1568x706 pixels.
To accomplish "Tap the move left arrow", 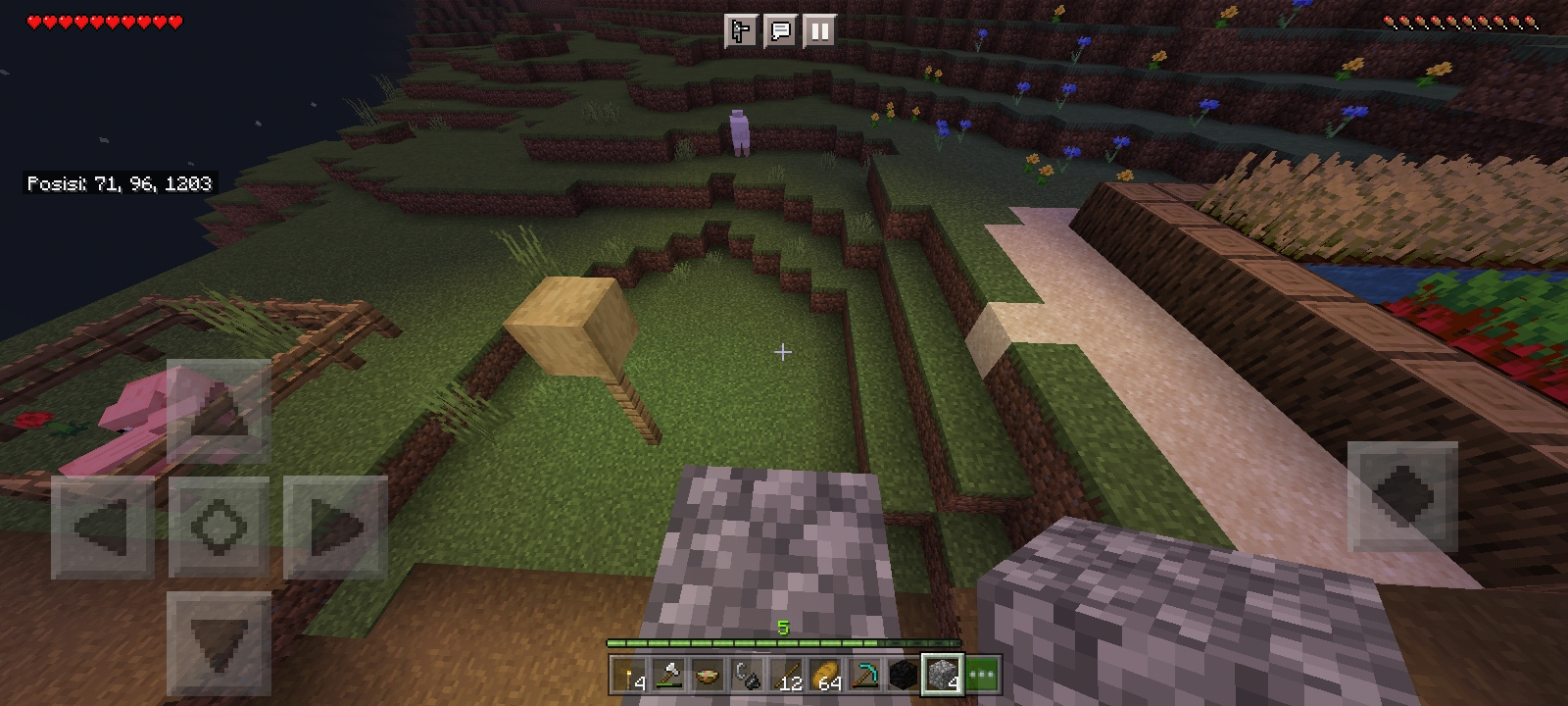I will [x=103, y=527].
